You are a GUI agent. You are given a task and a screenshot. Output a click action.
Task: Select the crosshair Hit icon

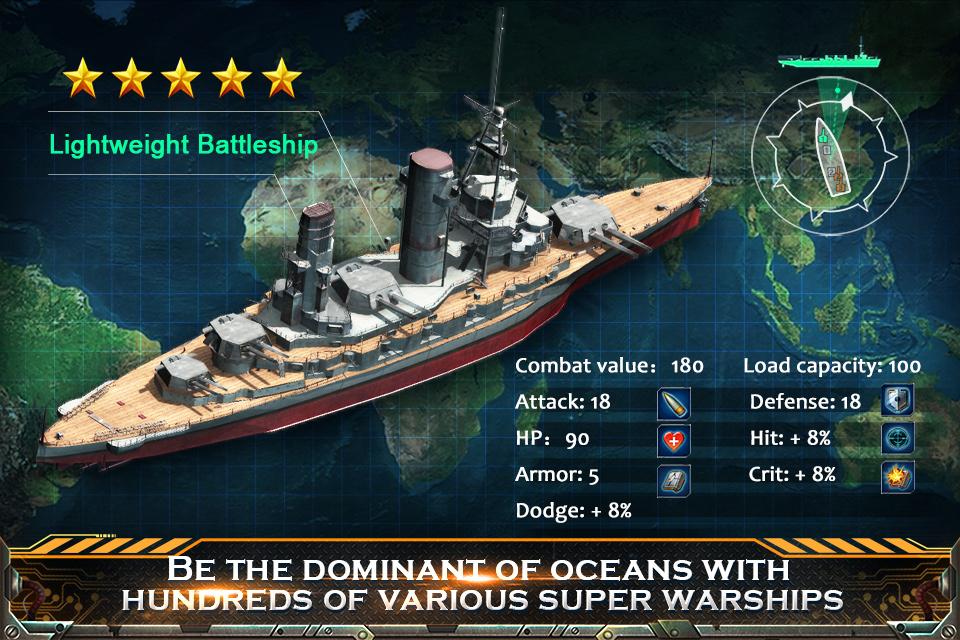[897, 439]
